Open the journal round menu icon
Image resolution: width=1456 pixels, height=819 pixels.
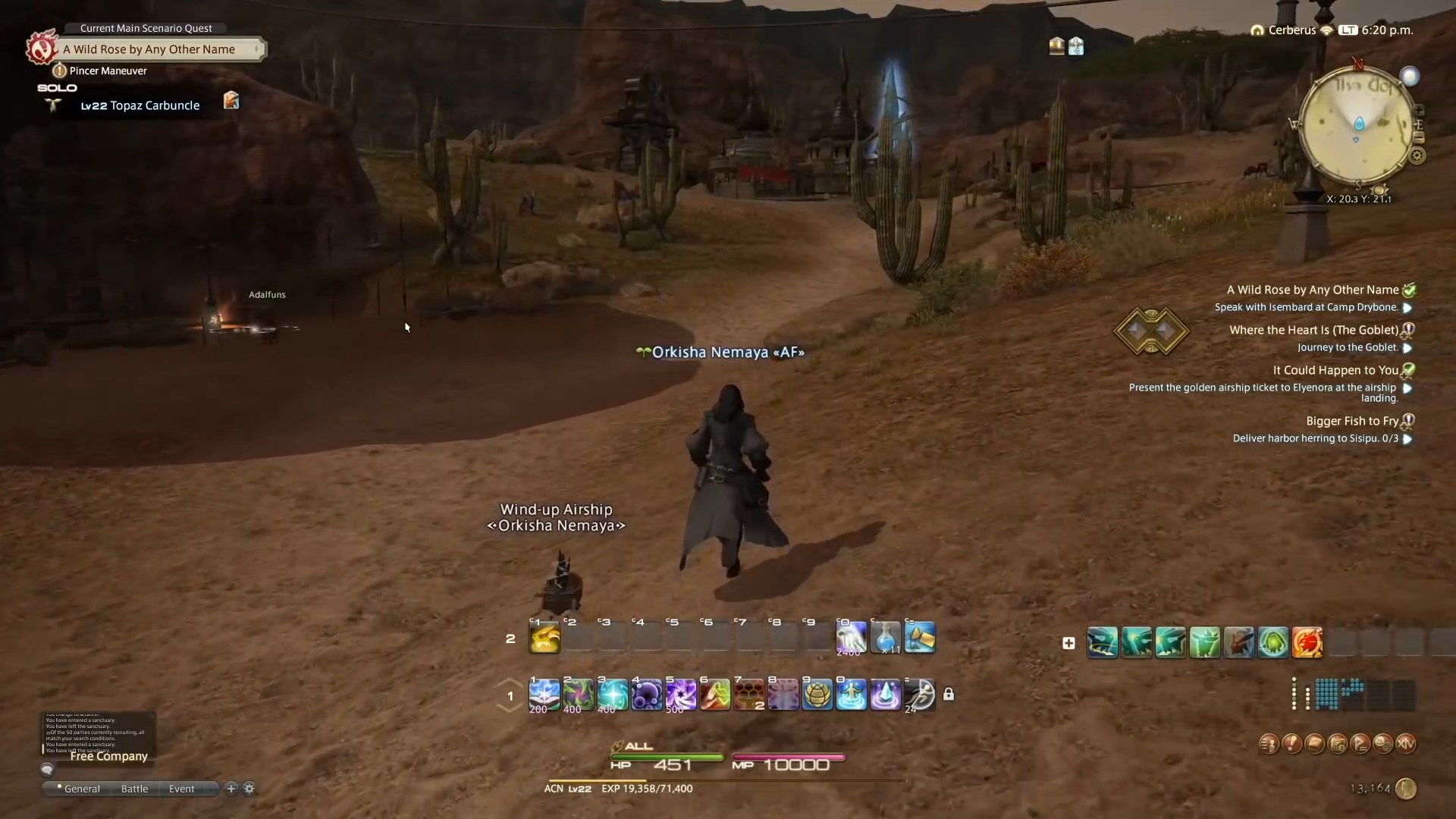1316,743
